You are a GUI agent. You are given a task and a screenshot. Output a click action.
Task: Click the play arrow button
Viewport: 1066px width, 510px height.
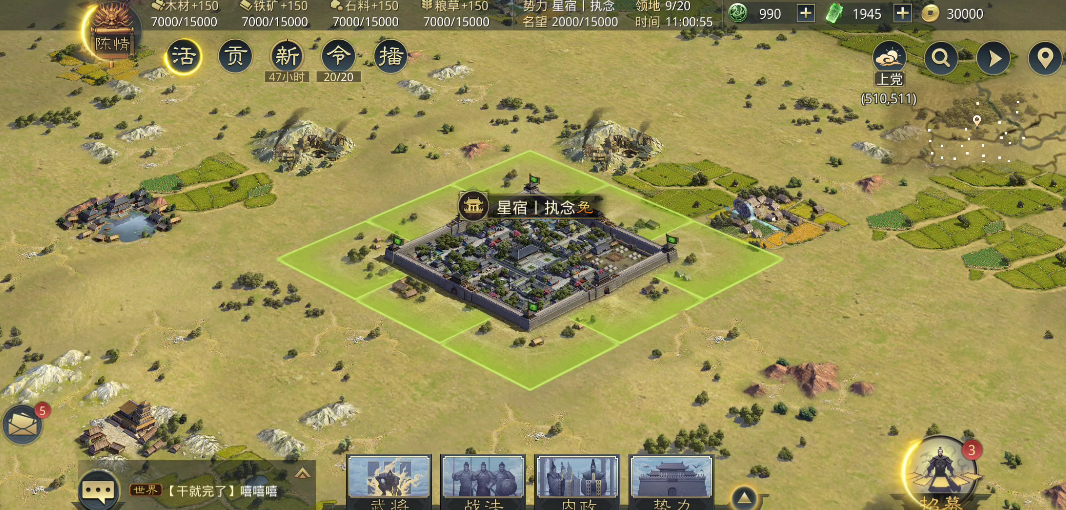[x=993, y=57]
